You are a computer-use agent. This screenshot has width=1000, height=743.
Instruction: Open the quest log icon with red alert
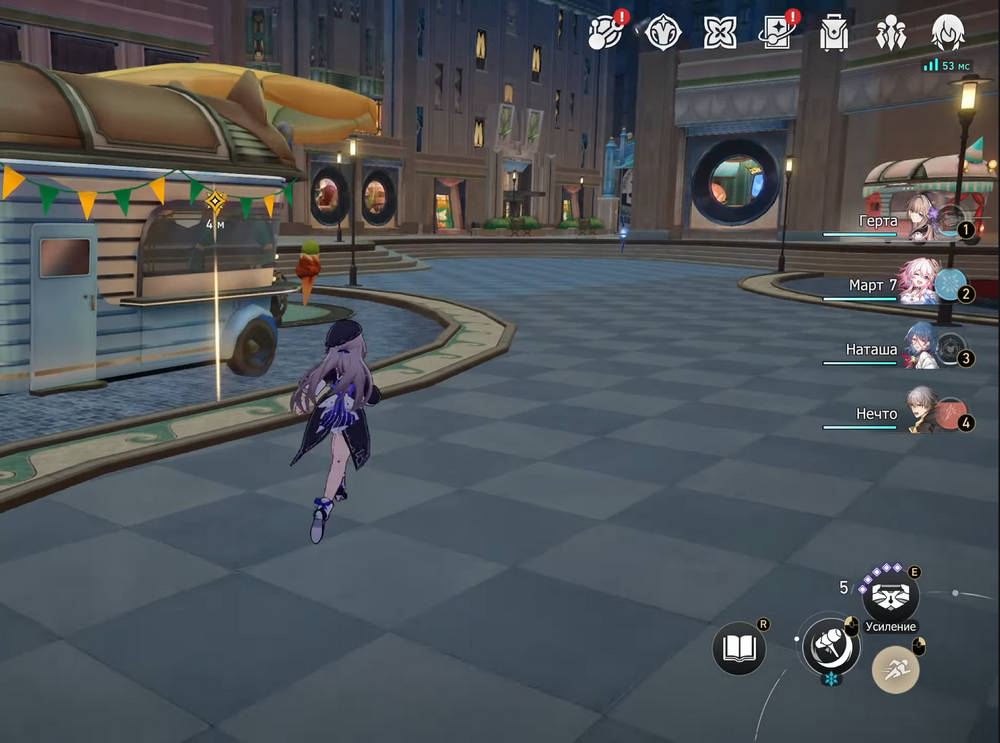[605, 33]
